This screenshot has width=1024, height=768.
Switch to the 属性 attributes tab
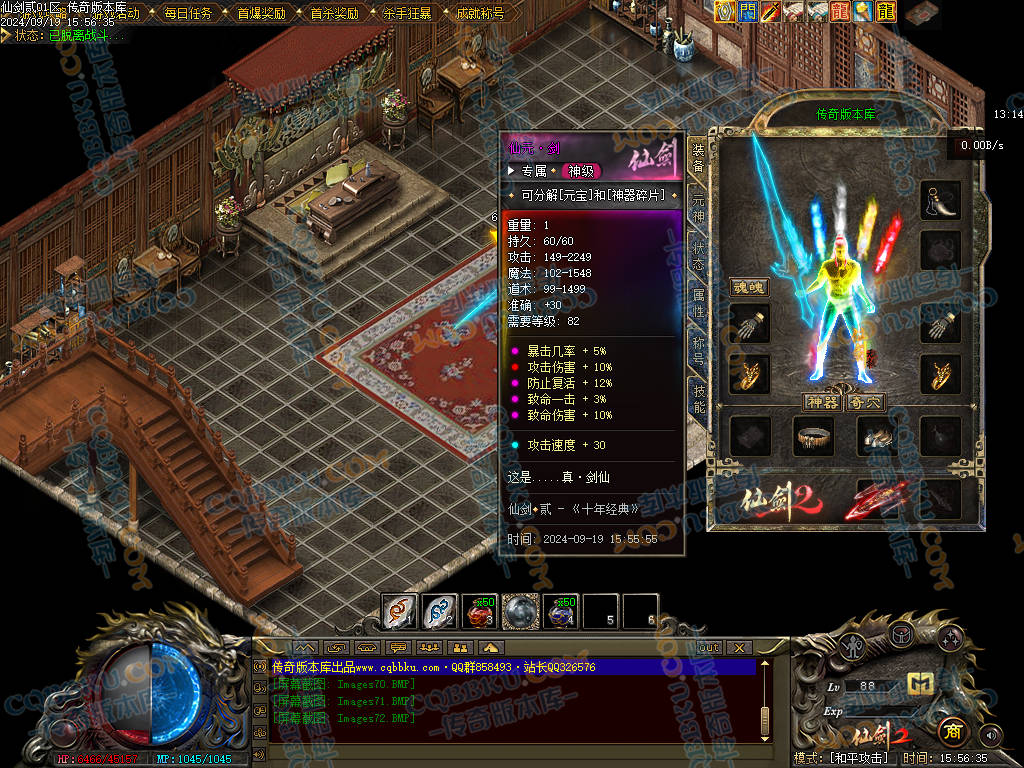[x=698, y=302]
